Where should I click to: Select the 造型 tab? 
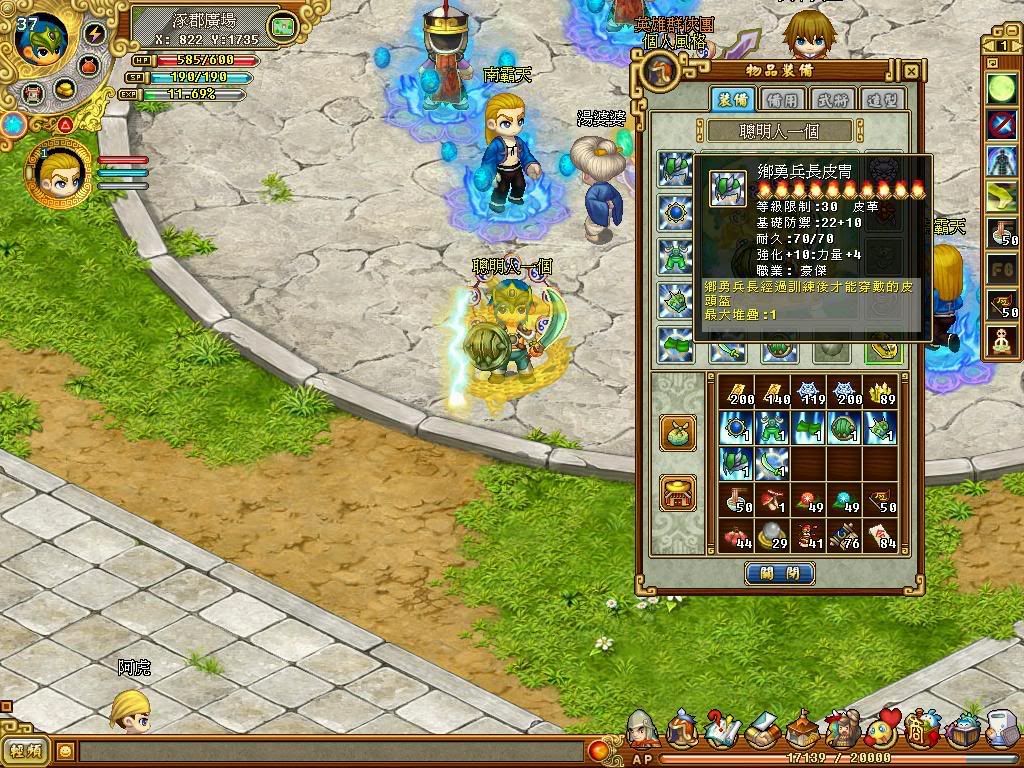(x=882, y=99)
